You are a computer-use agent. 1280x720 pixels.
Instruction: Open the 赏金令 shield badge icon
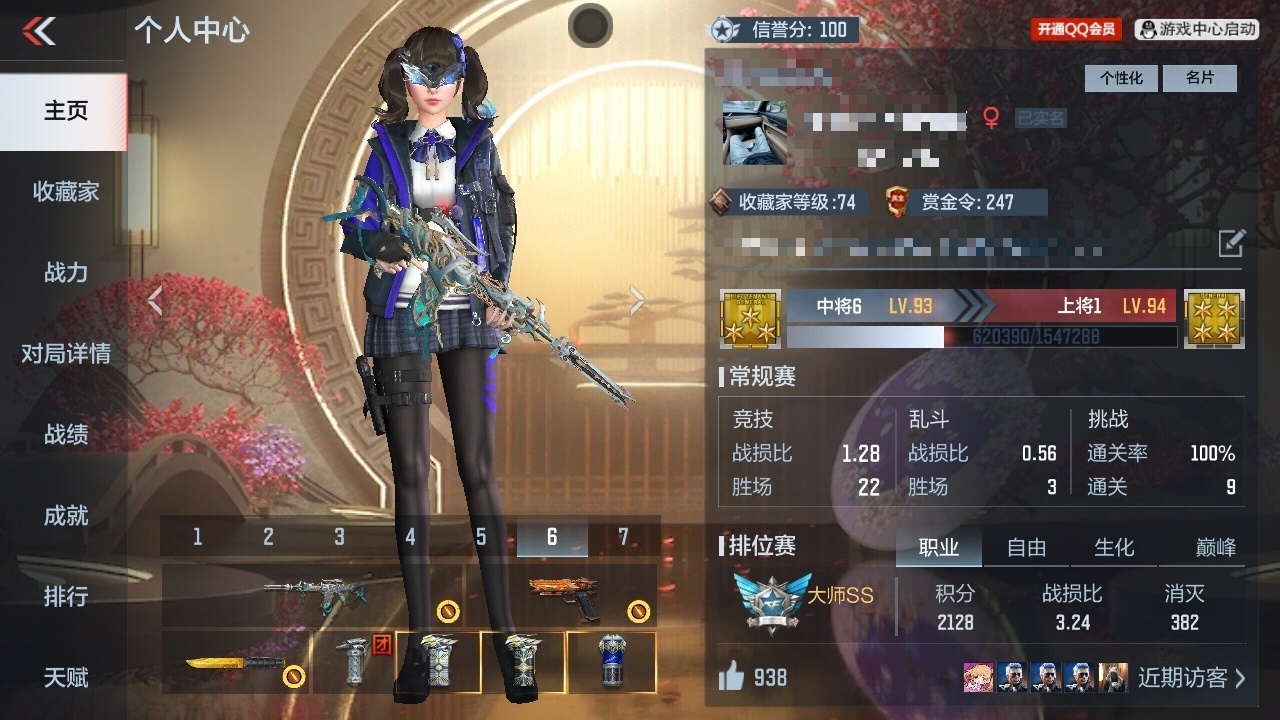click(893, 200)
